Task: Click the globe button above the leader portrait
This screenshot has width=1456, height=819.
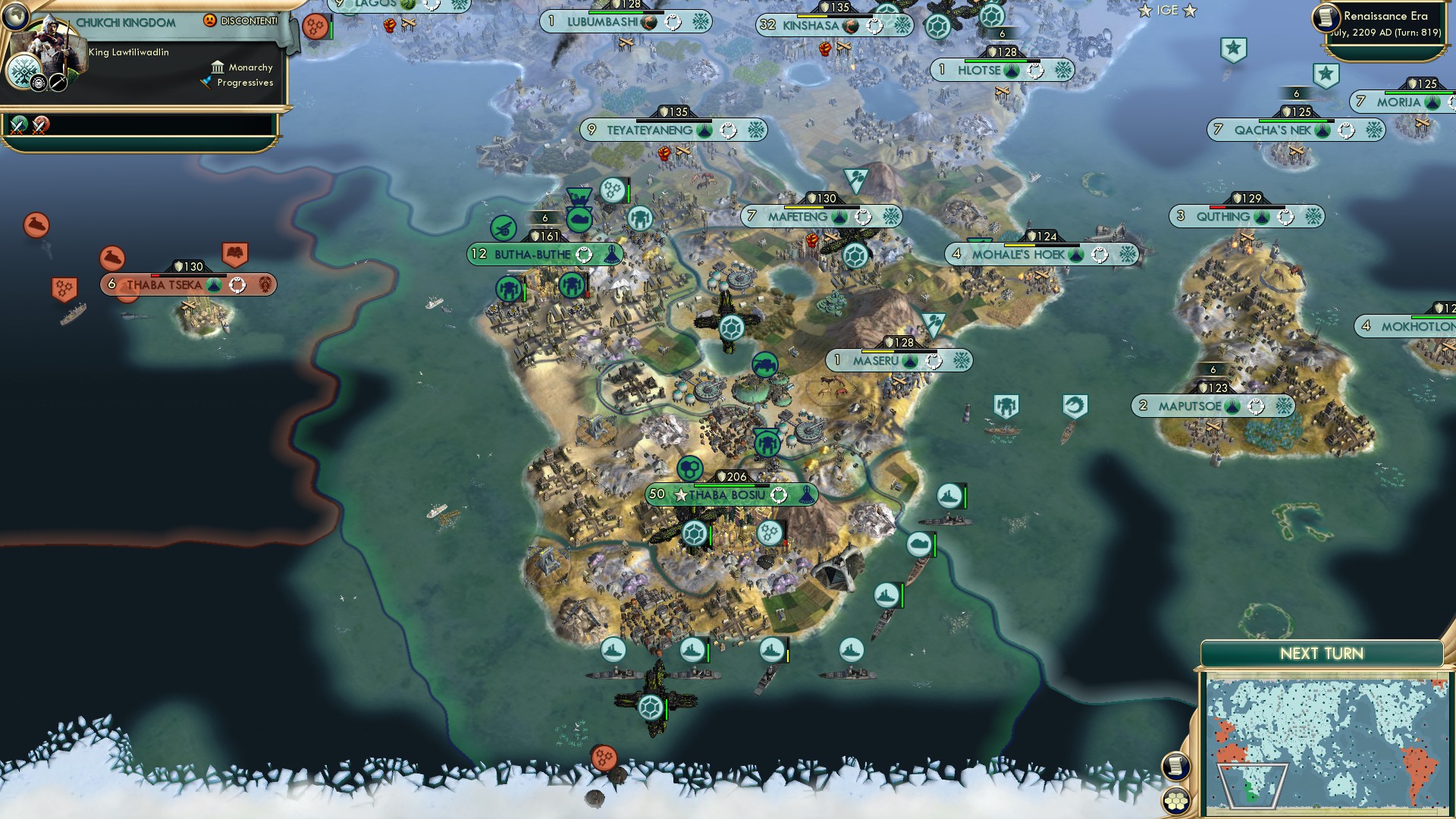Action: 15,15
